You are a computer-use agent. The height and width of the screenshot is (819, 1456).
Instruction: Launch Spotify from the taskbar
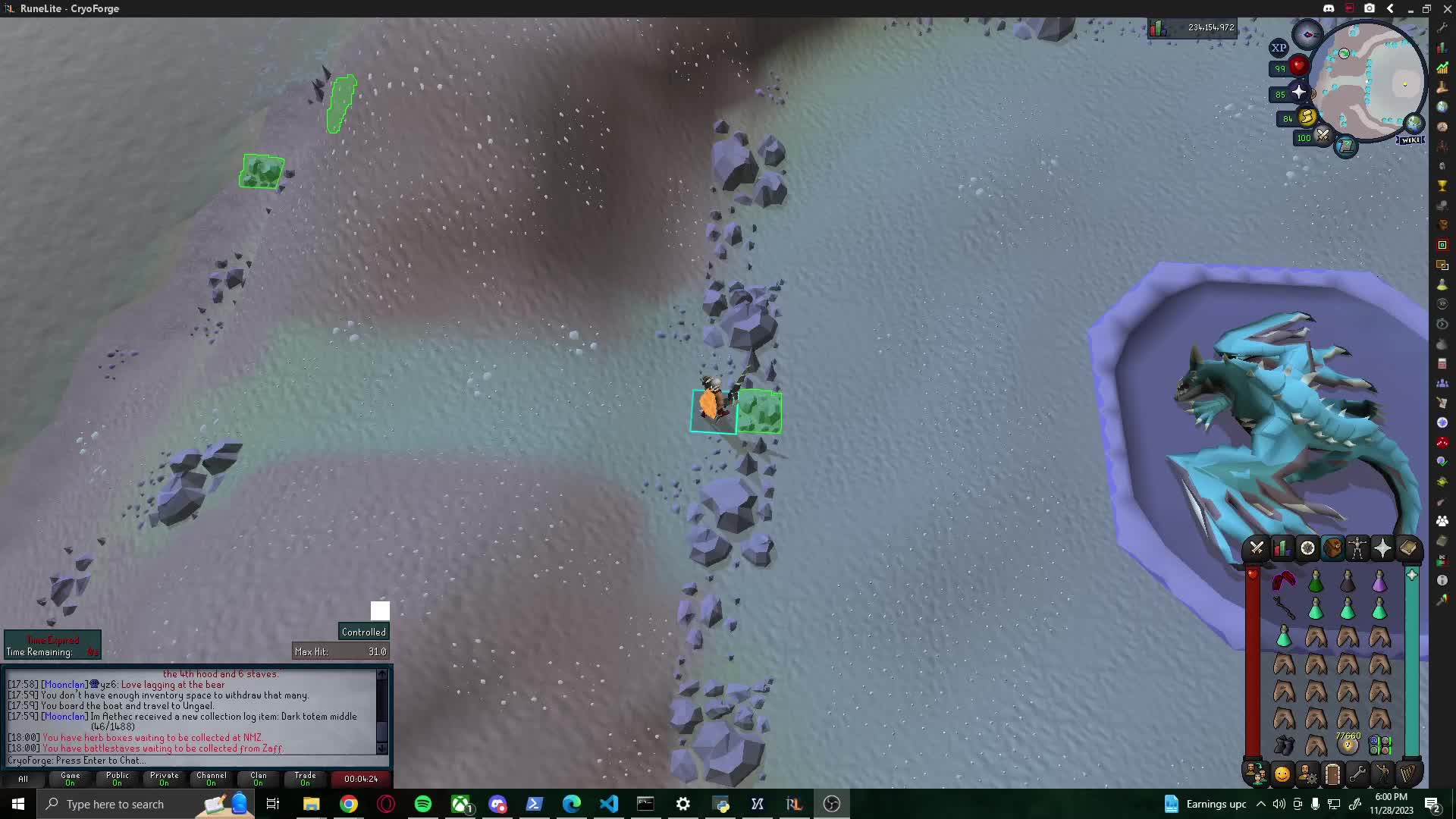coord(424,804)
